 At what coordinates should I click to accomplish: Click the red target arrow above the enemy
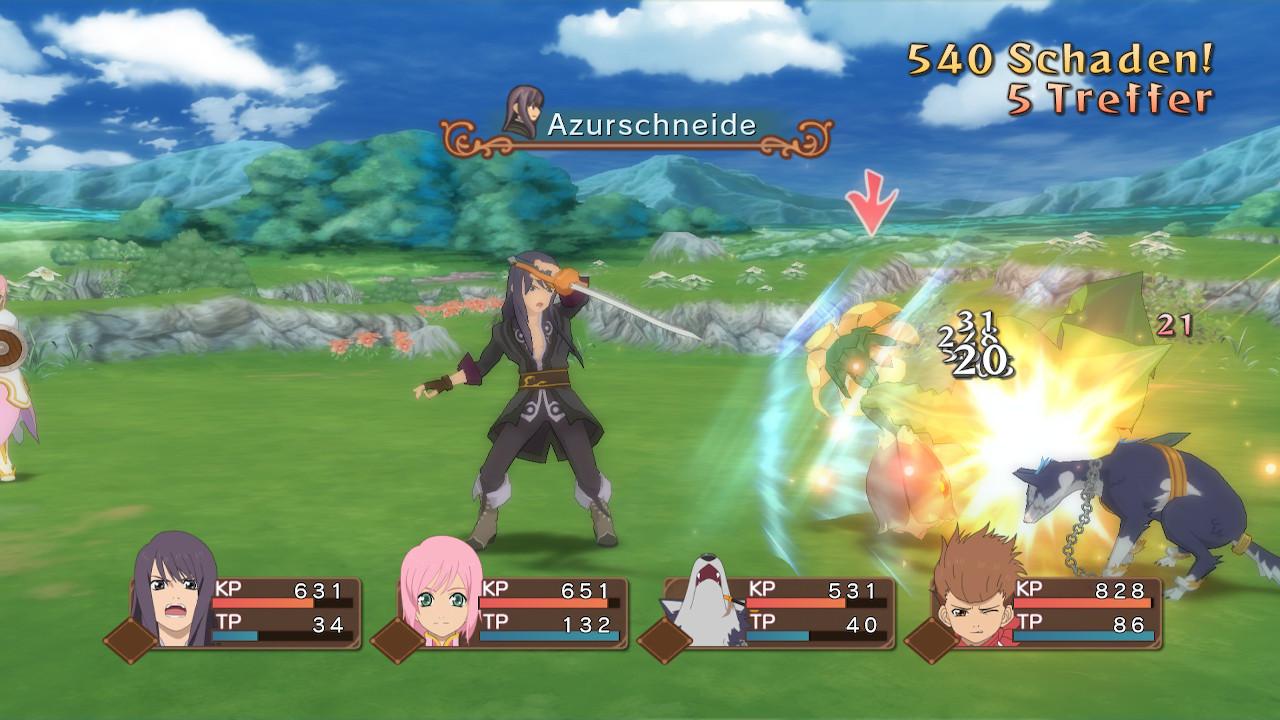[x=869, y=203]
